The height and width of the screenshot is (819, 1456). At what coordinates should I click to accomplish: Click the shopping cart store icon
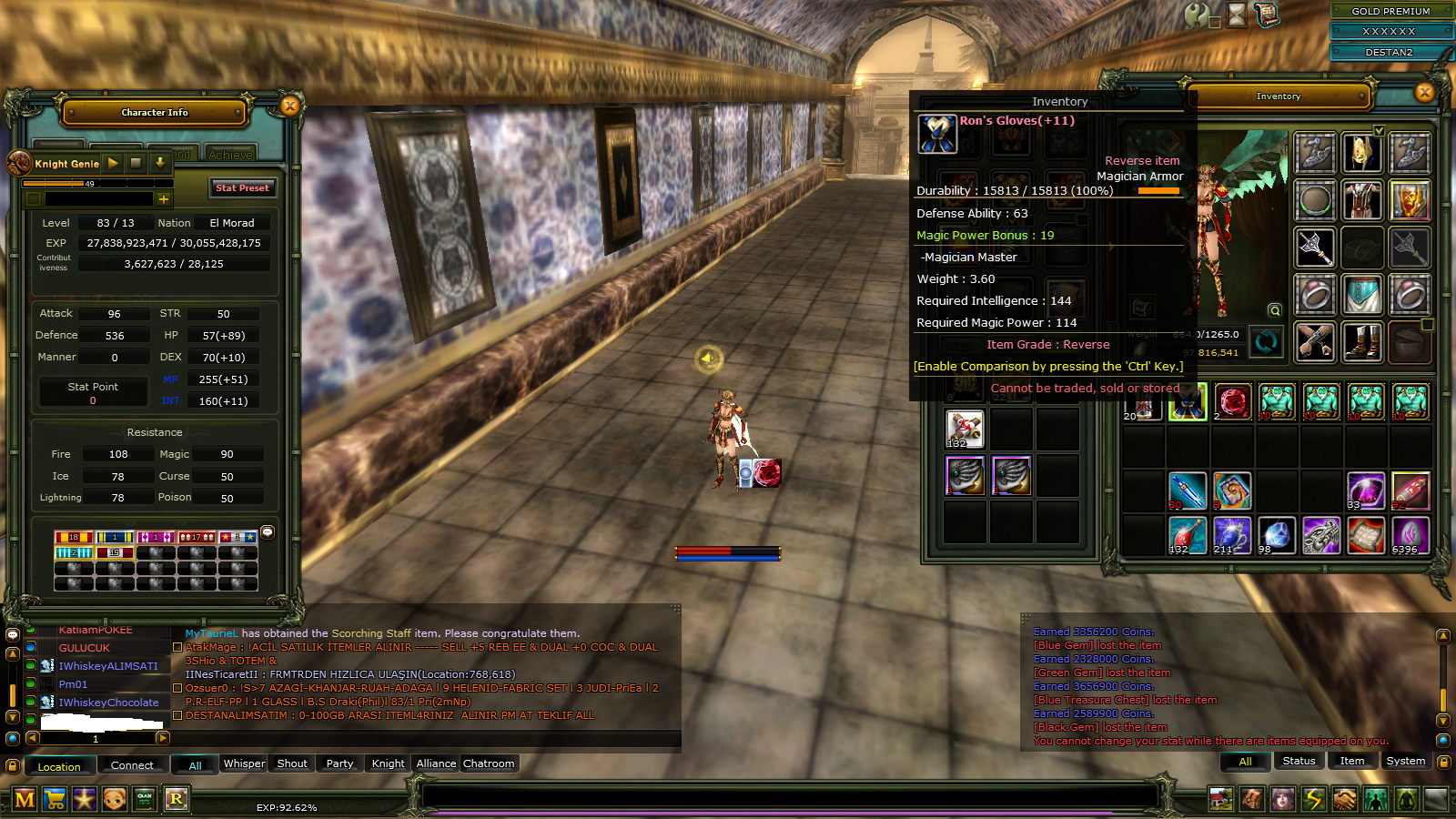56,799
